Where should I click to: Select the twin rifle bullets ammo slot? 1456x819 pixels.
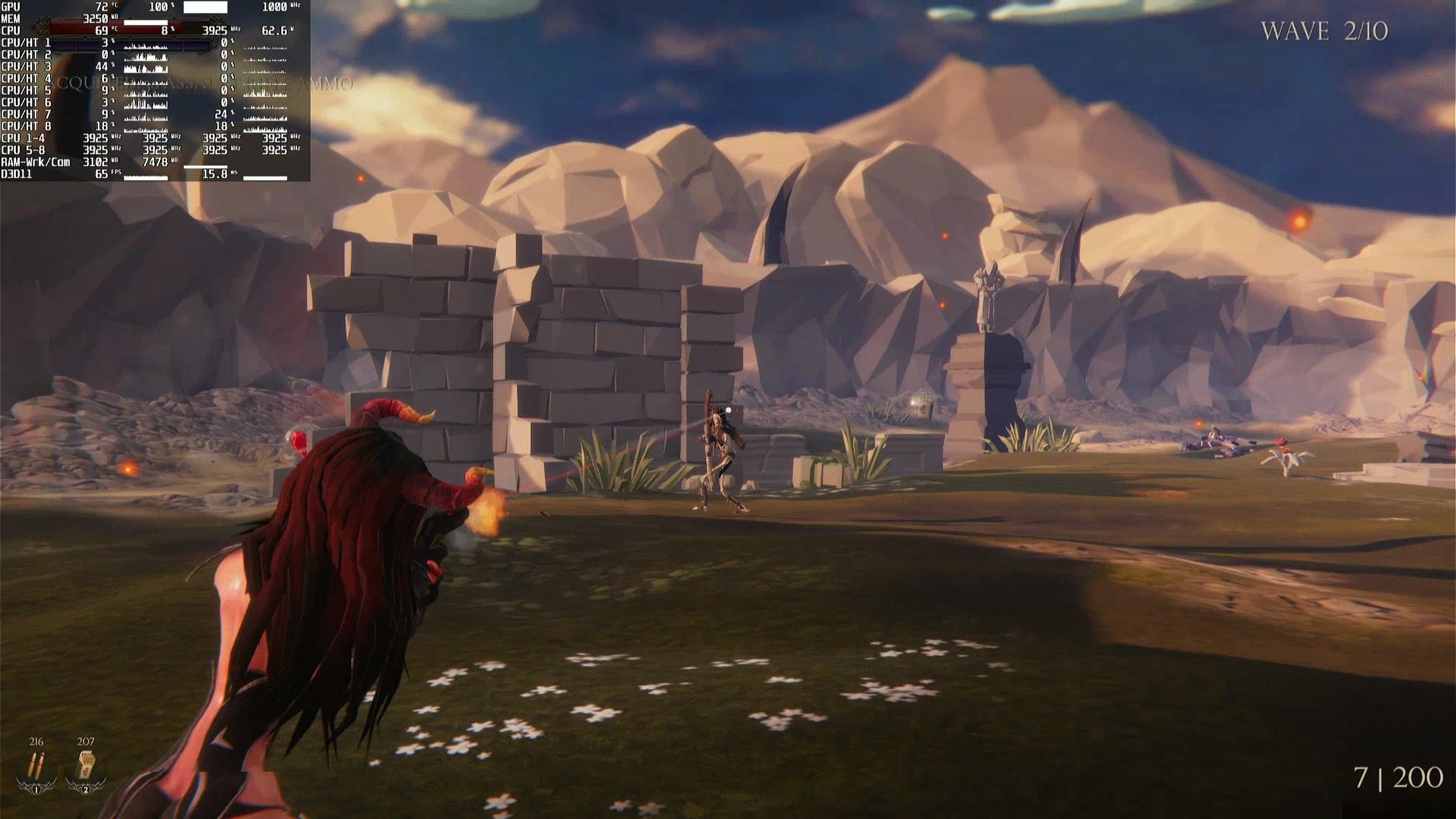36,766
